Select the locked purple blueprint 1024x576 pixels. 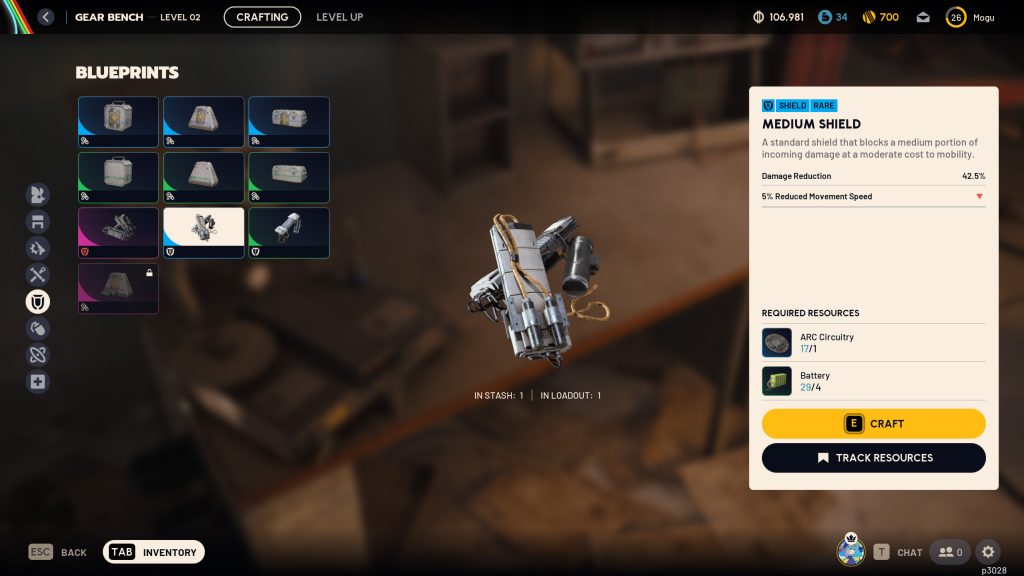click(118, 288)
